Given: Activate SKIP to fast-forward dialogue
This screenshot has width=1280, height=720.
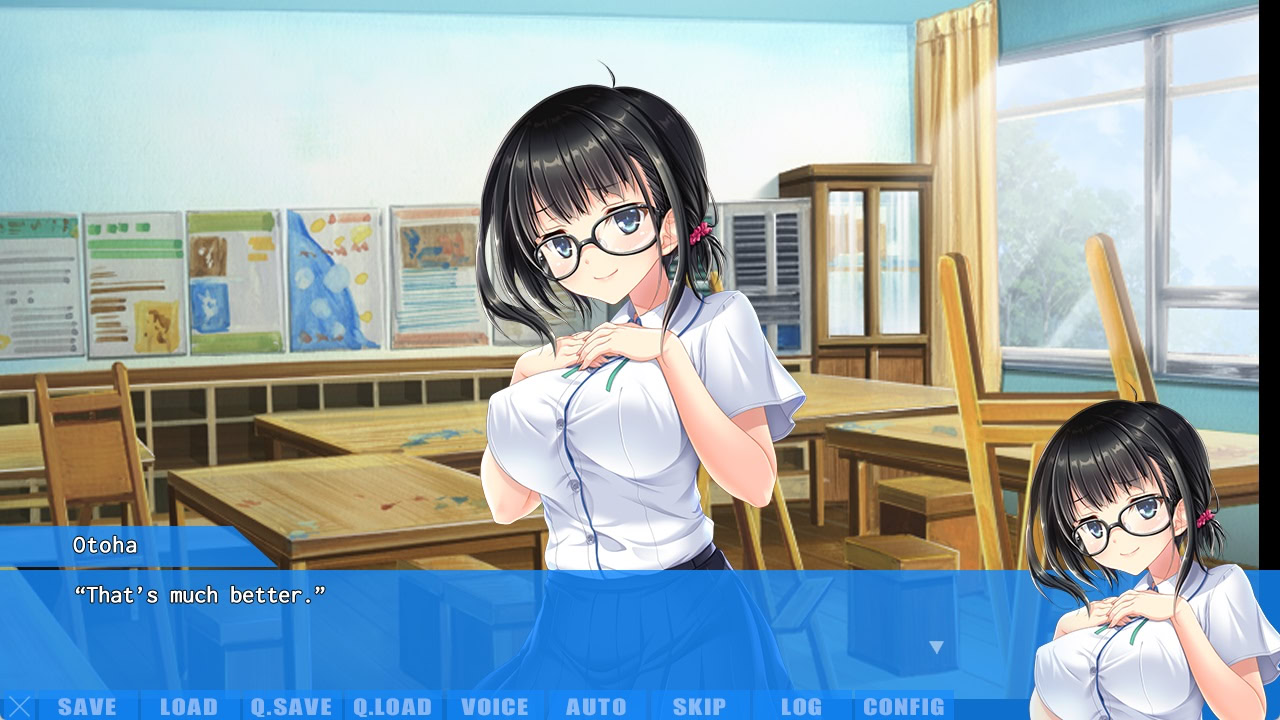Looking at the screenshot, I should point(699,707).
